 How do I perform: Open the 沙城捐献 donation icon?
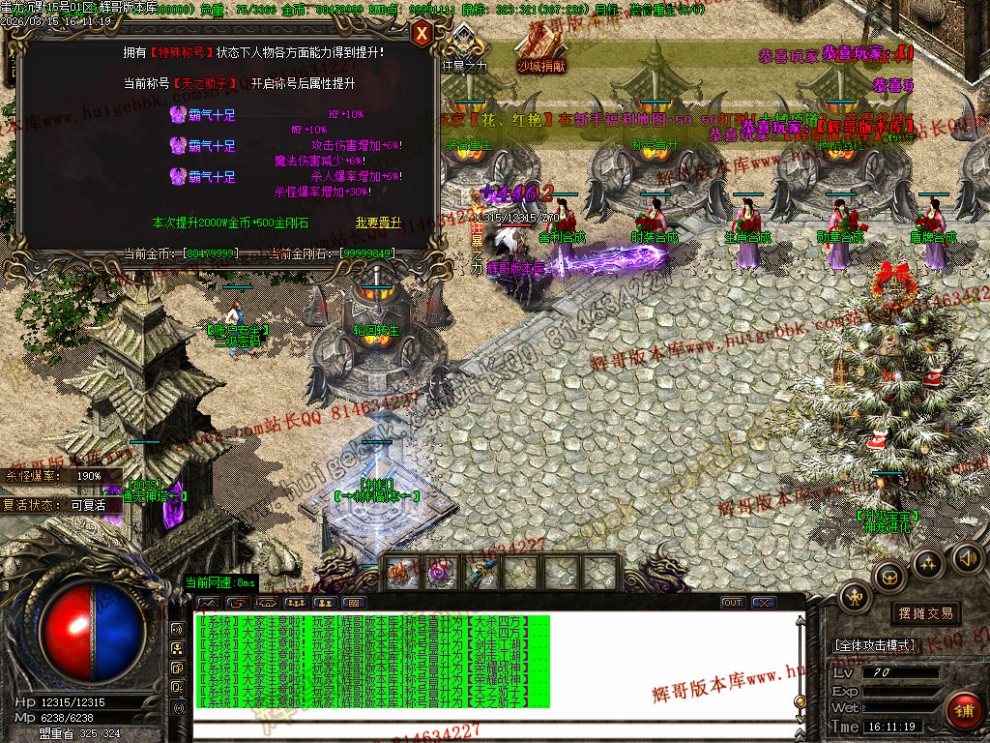pos(541,48)
